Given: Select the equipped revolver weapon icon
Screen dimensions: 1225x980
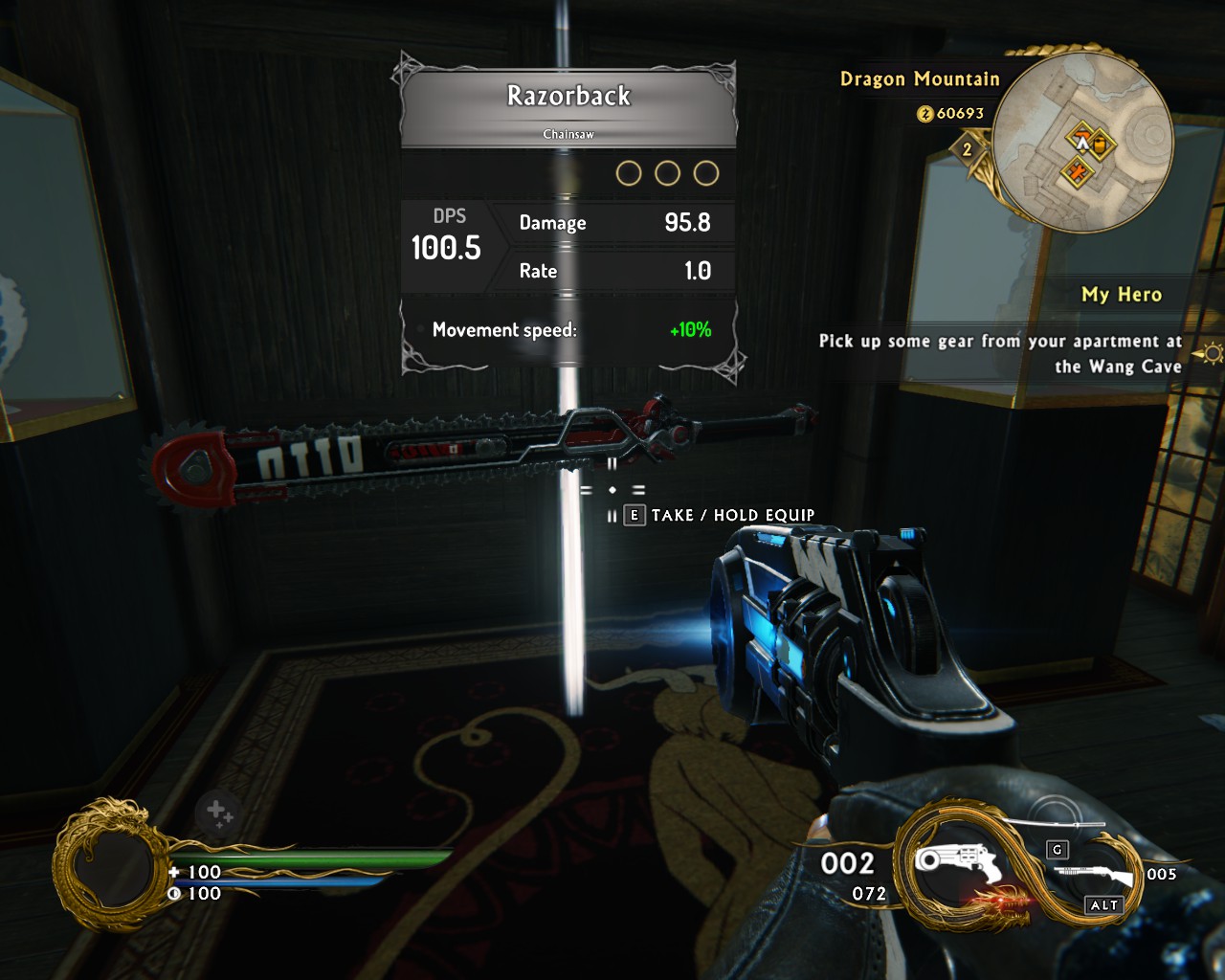Looking at the screenshot, I should pyautogui.click(x=957, y=865).
